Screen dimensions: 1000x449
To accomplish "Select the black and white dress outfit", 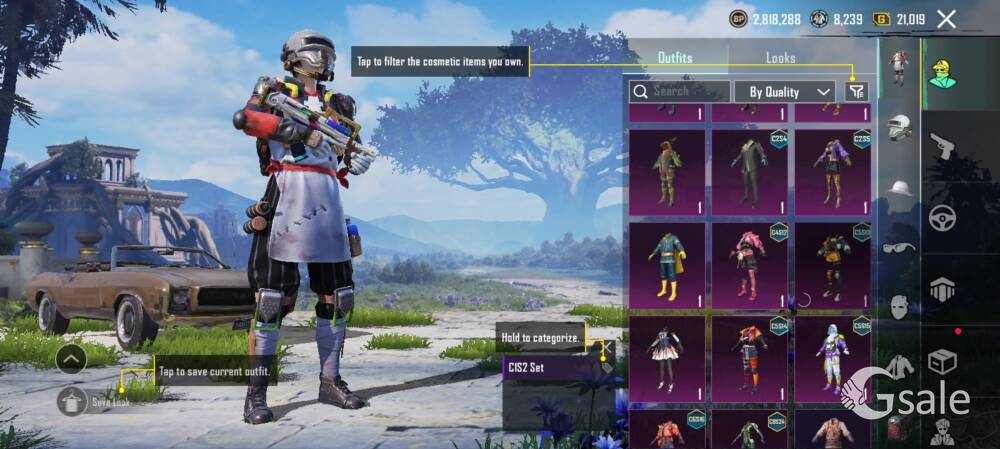I will (667, 357).
